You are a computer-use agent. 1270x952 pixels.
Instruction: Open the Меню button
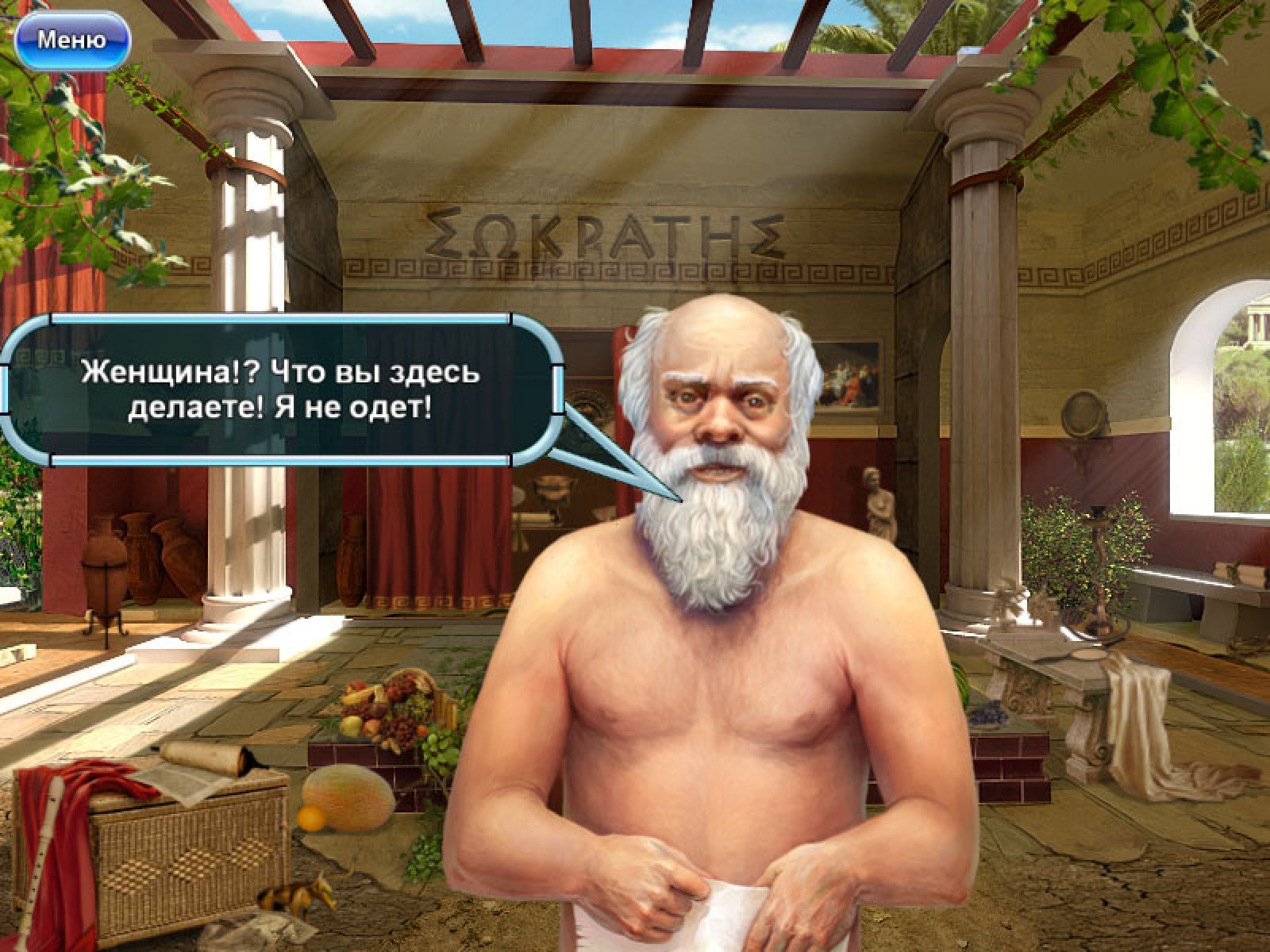click(71, 40)
